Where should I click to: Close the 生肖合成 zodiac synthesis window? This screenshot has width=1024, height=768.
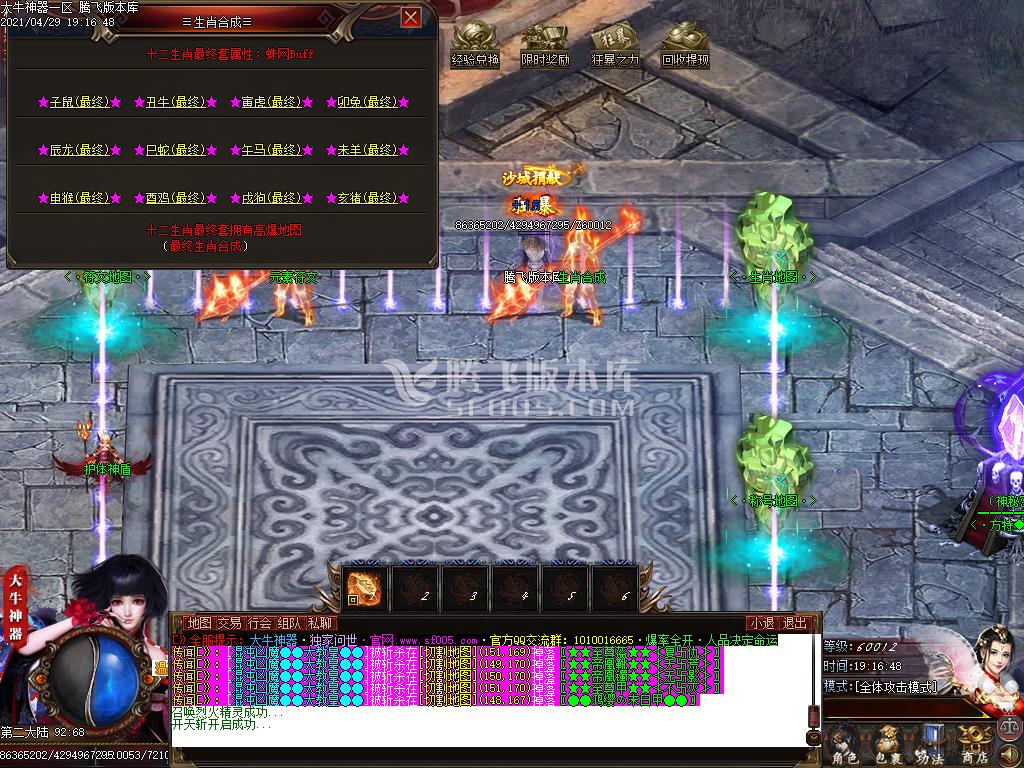(x=410, y=18)
